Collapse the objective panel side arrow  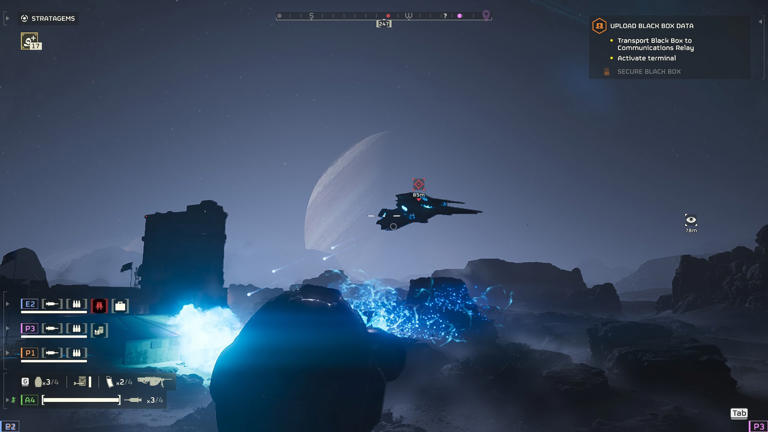coord(760,22)
